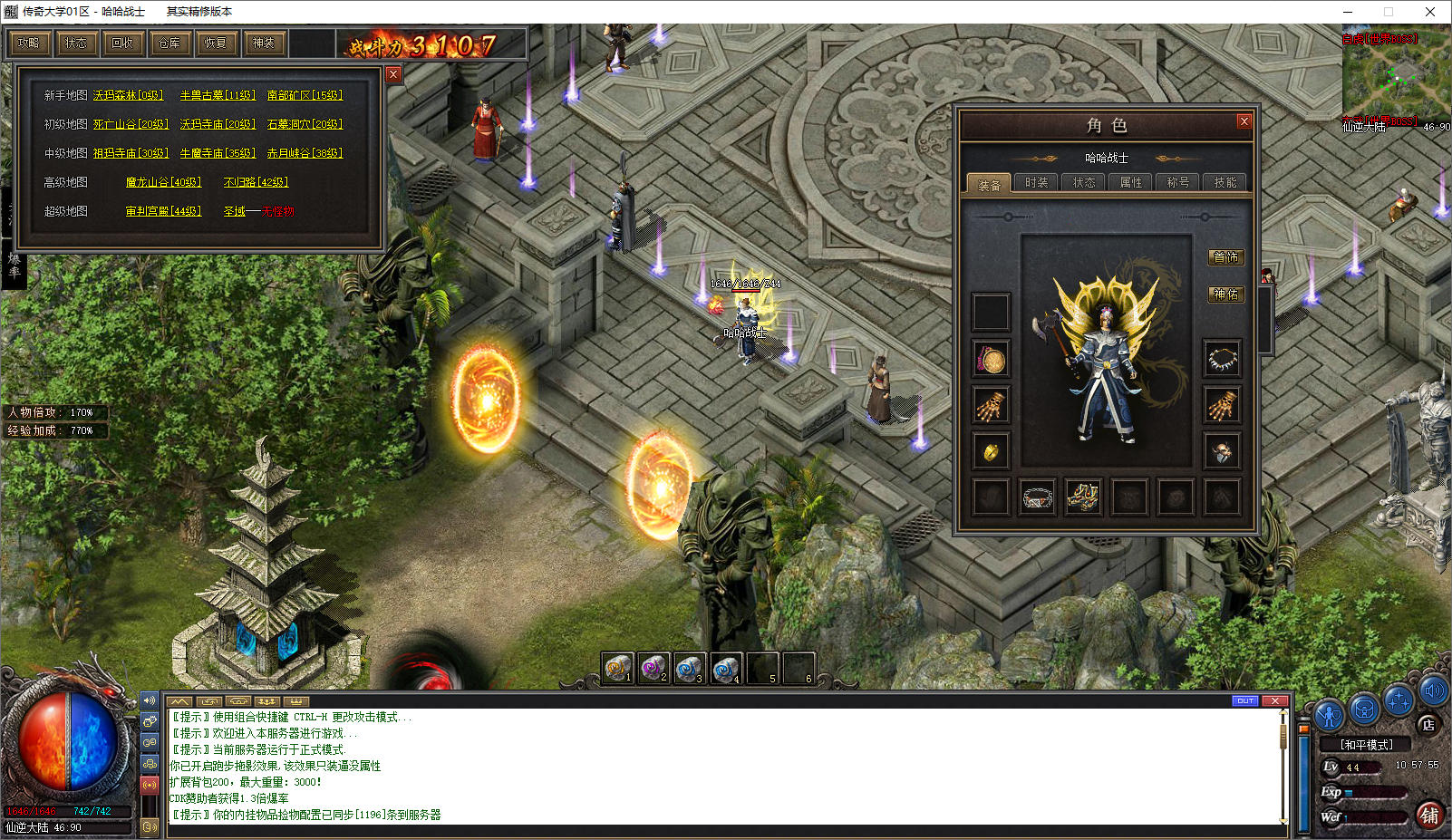Open the 攻略 guide button
Screen dimensions: 1452x840
click(x=28, y=43)
